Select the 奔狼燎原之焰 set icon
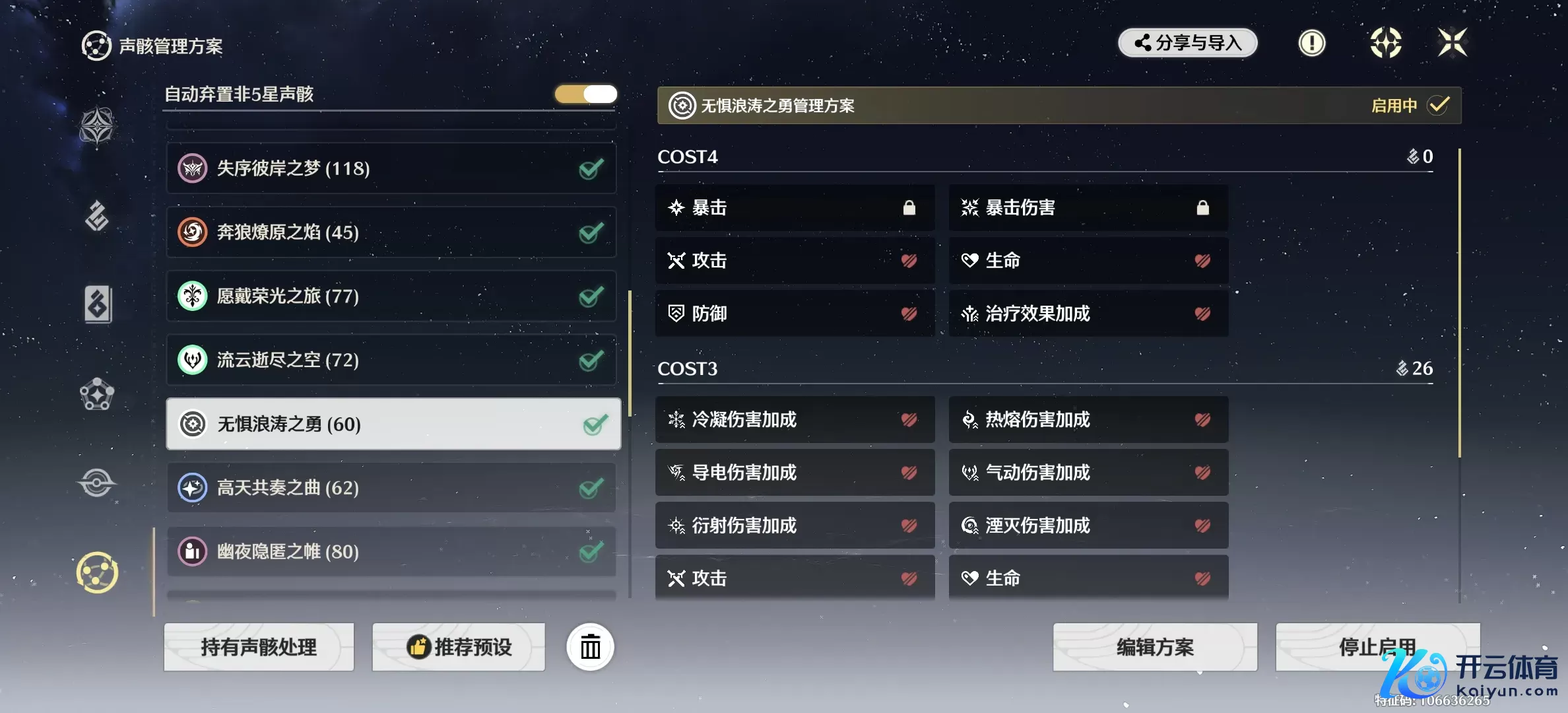The image size is (1568, 713). pyautogui.click(x=192, y=232)
